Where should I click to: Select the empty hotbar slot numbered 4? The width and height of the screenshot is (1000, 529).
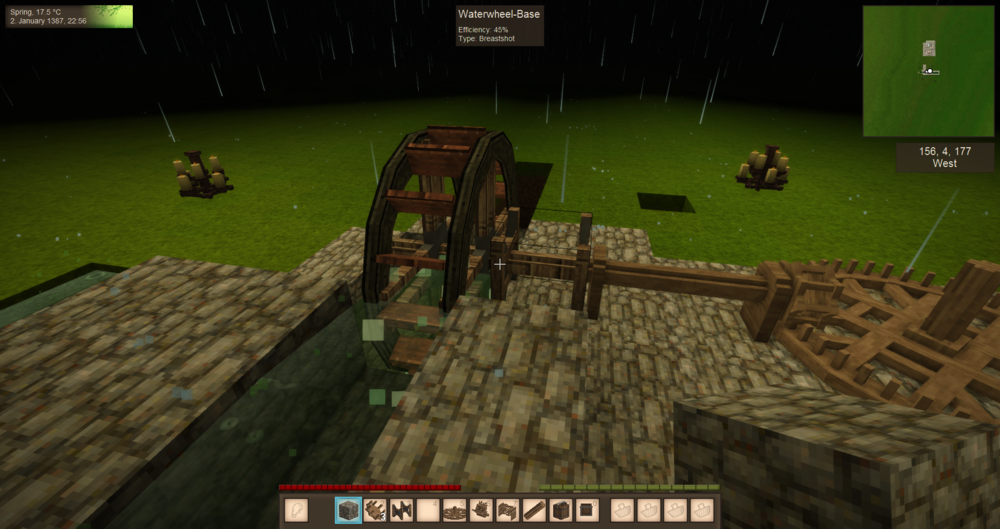click(428, 510)
